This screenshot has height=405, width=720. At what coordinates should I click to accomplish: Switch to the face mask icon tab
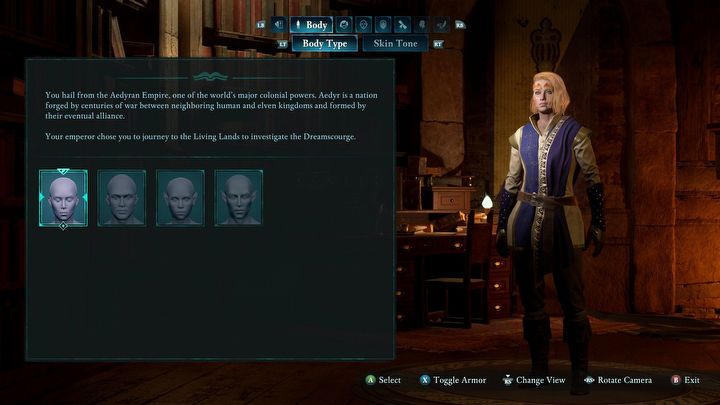[363, 25]
